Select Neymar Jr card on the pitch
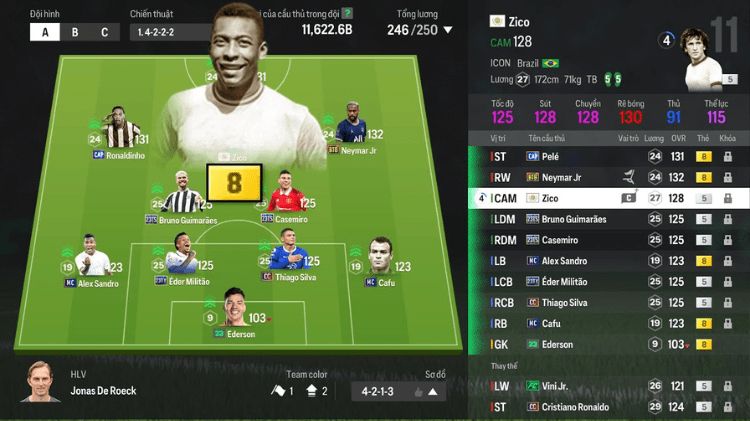 point(352,128)
